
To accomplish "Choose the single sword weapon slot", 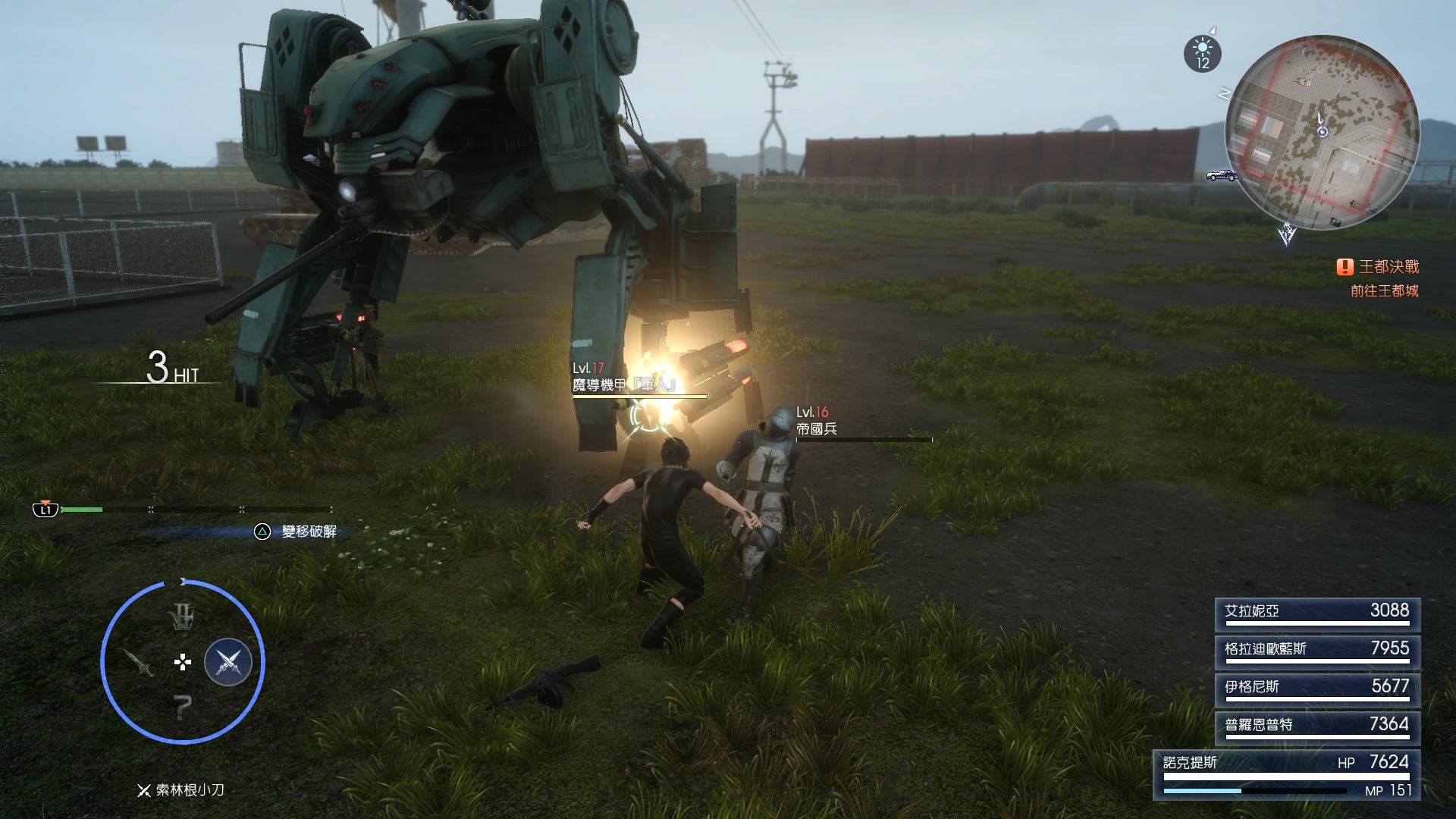I will (140, 663).
